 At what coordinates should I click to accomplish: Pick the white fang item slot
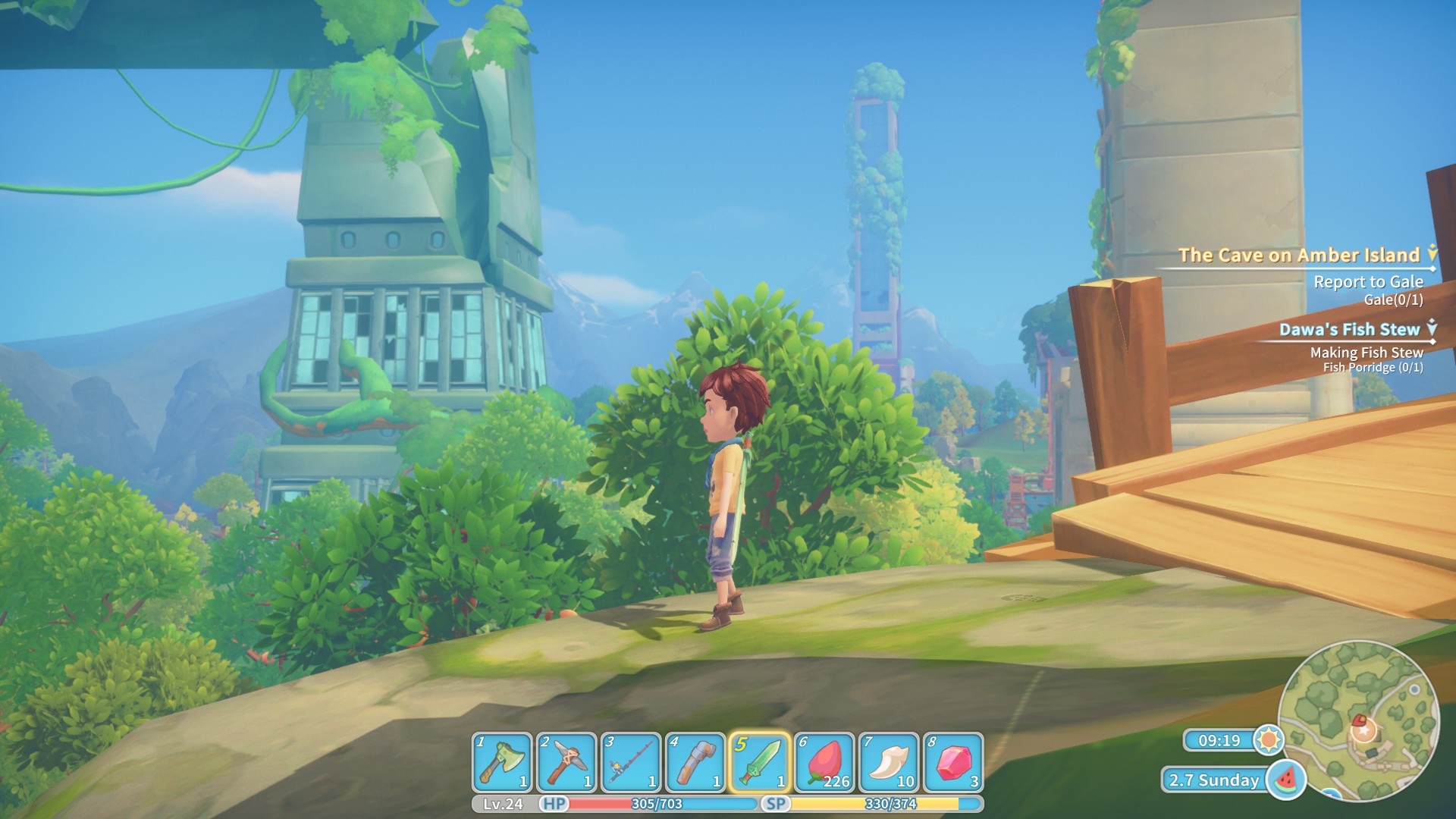click(x=889, y=761)
